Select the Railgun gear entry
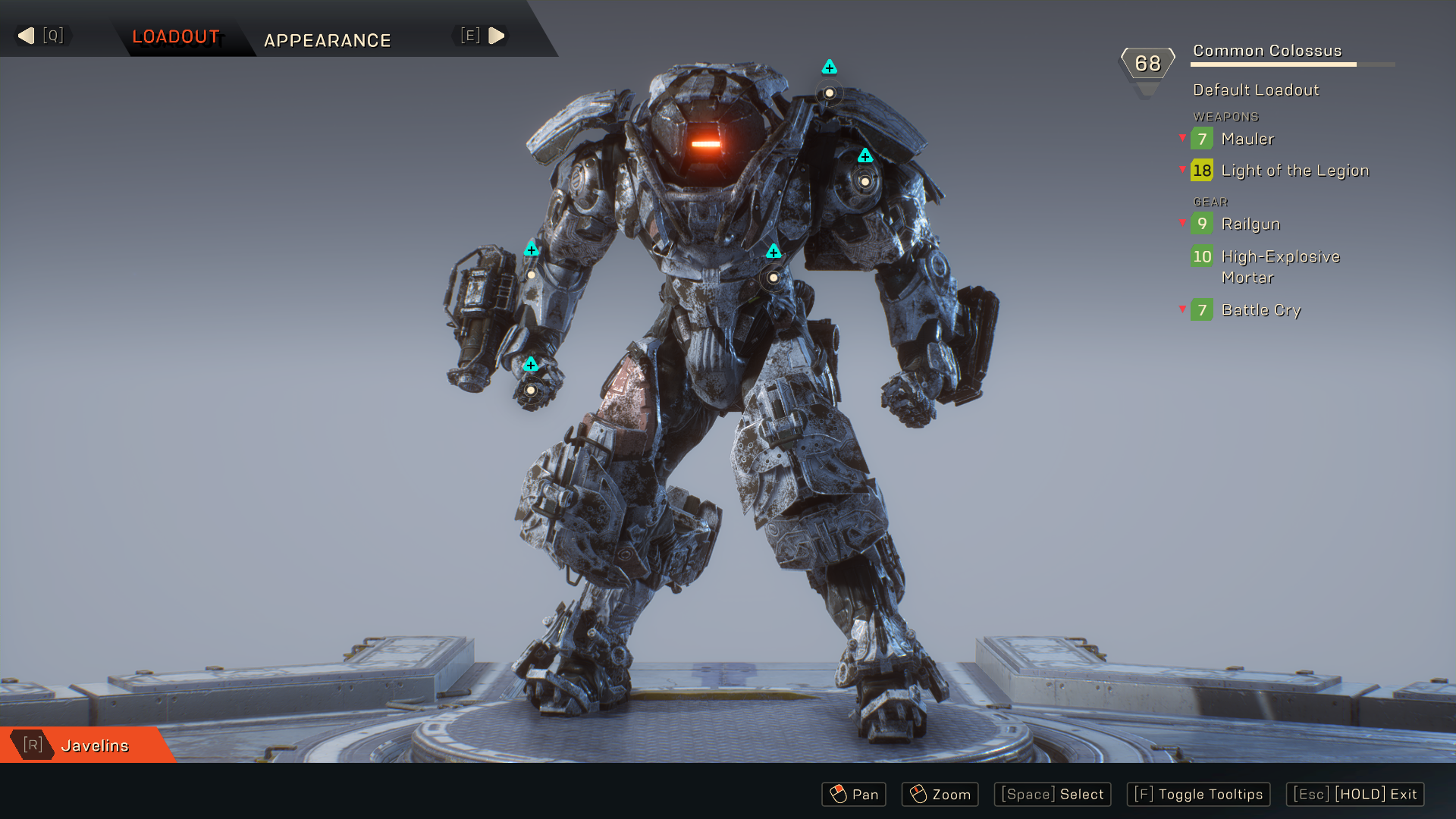 pyautogui.click(x=1250, y=224)
